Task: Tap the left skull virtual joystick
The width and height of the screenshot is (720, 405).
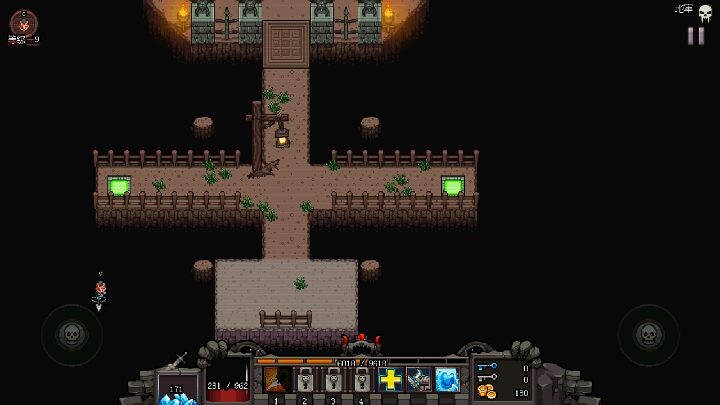Action: click(72, 334)
